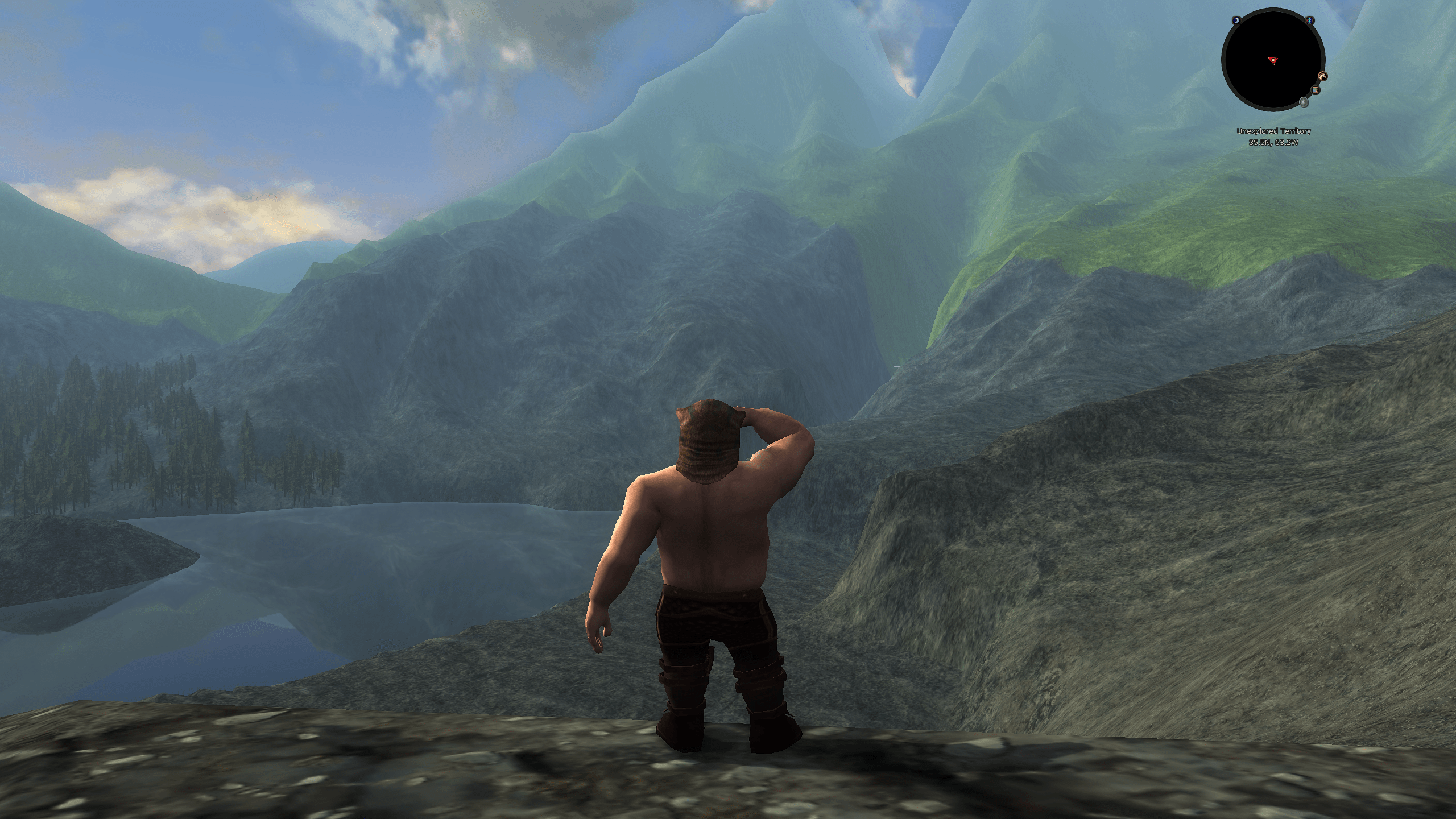The height and width of the screenshot is (819, 1456).
Task: Click the "Unexplored Territory" label
Action: coord(1275,131)
